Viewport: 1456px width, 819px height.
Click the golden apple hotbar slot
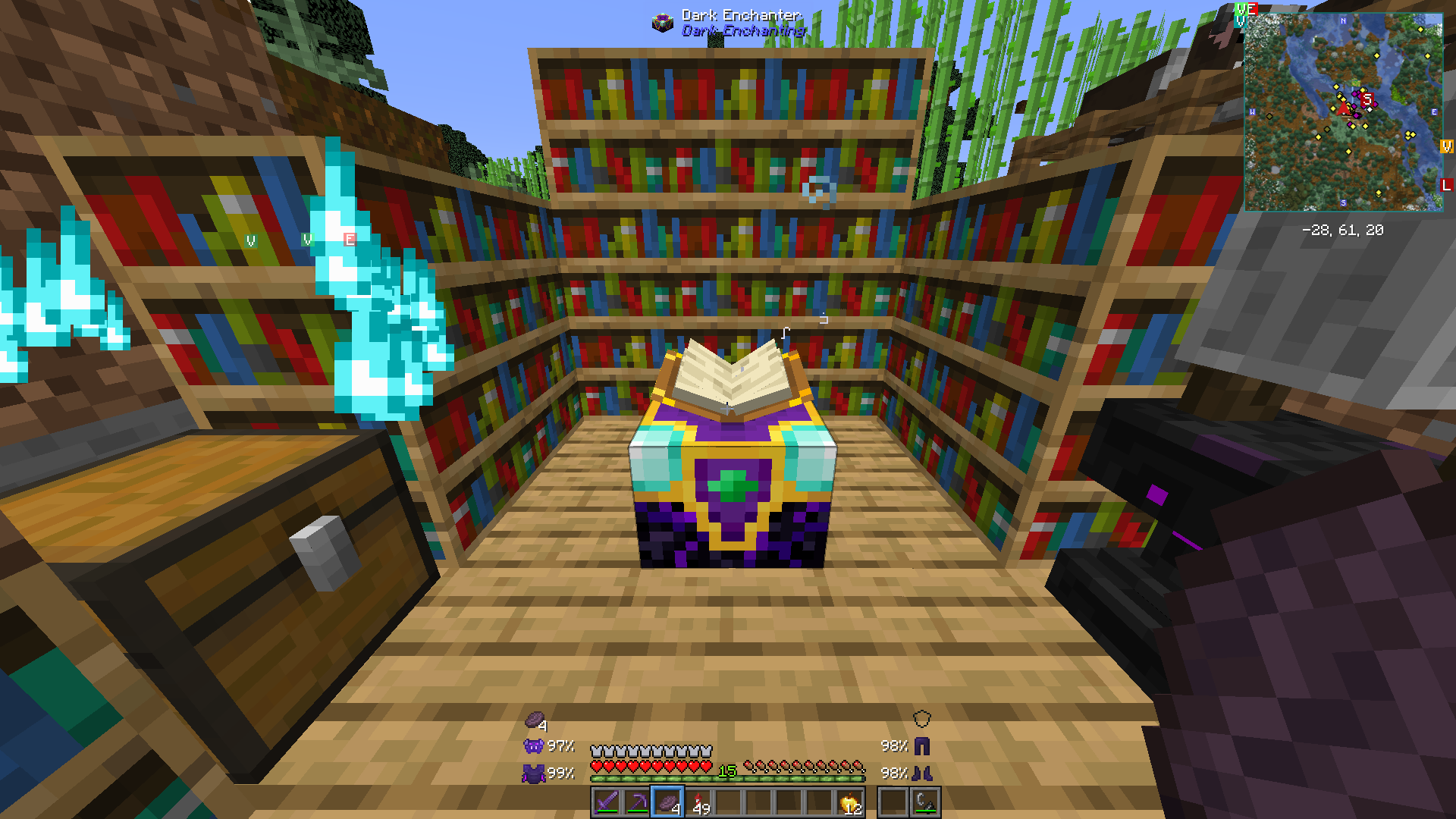[849, 802]
